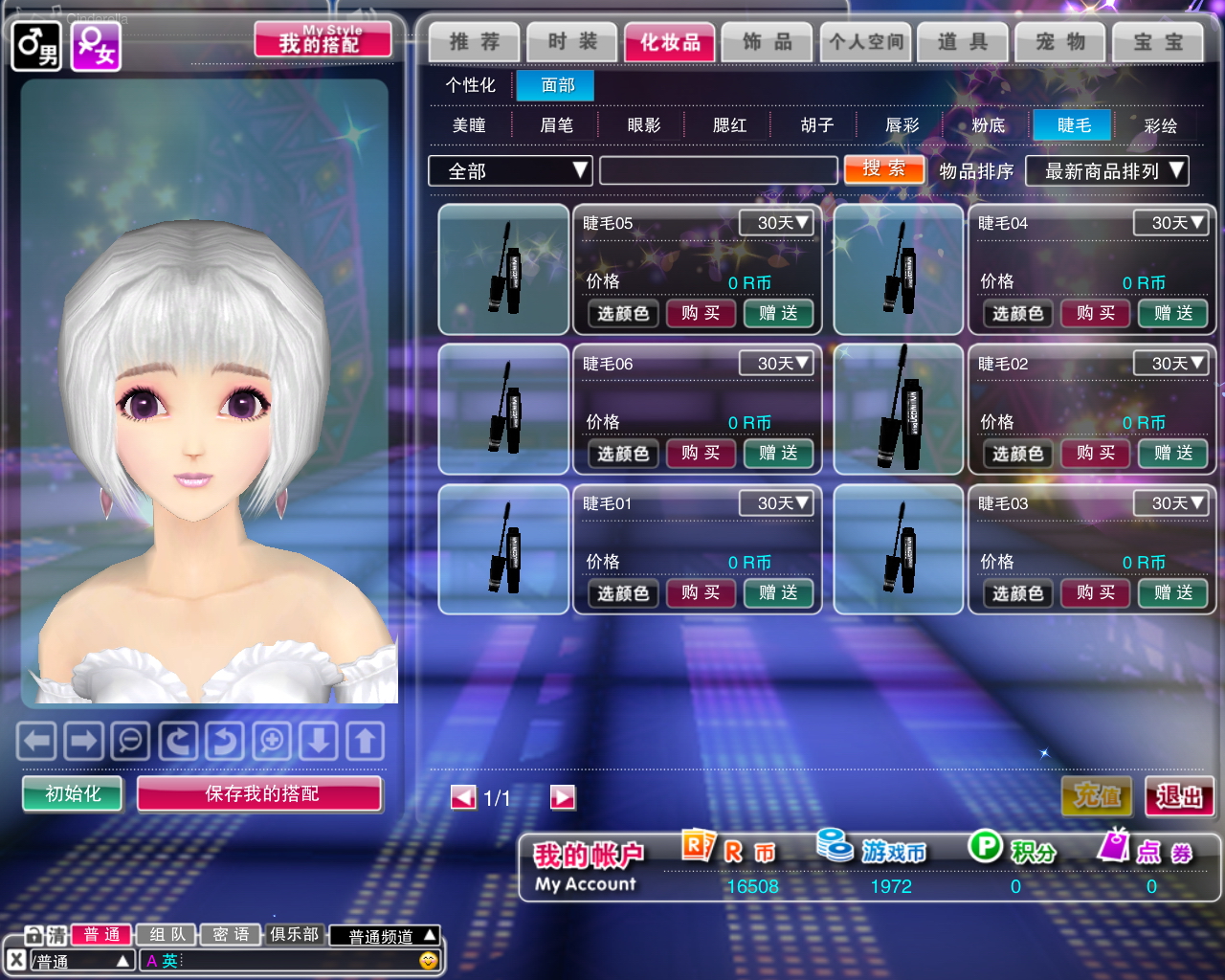Open the 最新商品排列 sort dropdown
1225x980 pixels.
(1106, 170)
